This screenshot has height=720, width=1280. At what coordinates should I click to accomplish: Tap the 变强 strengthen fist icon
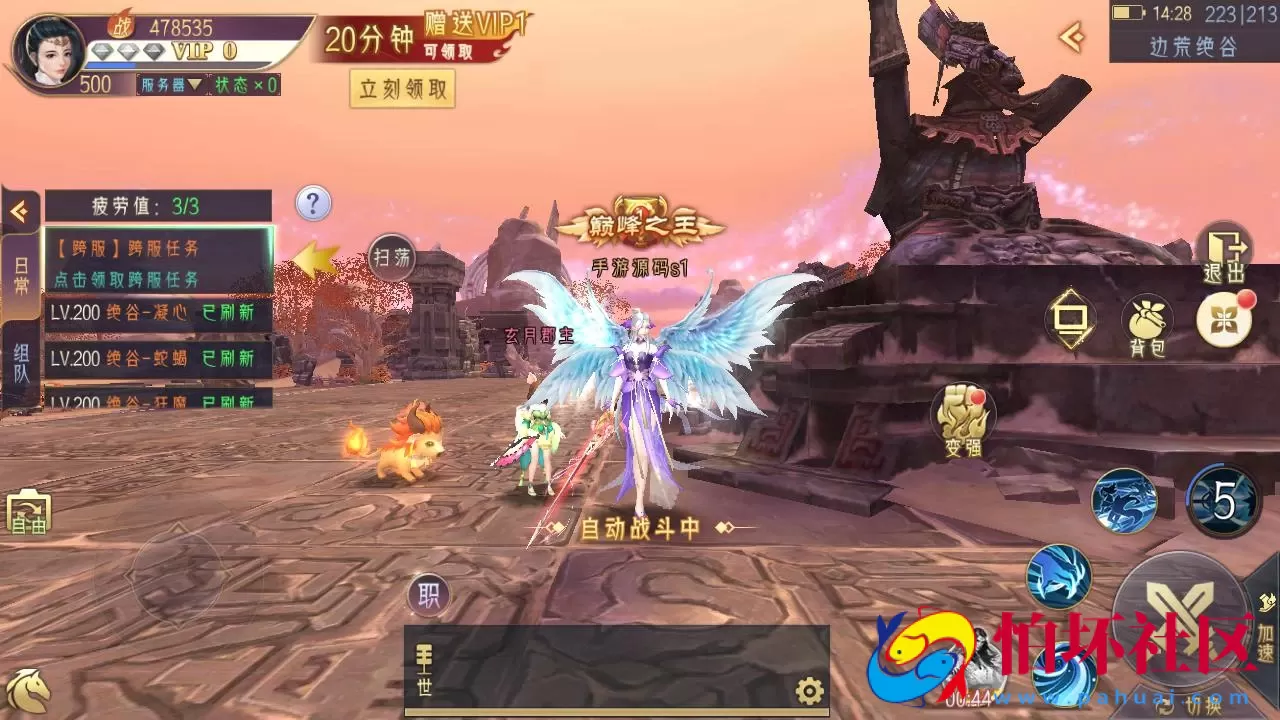961,413
